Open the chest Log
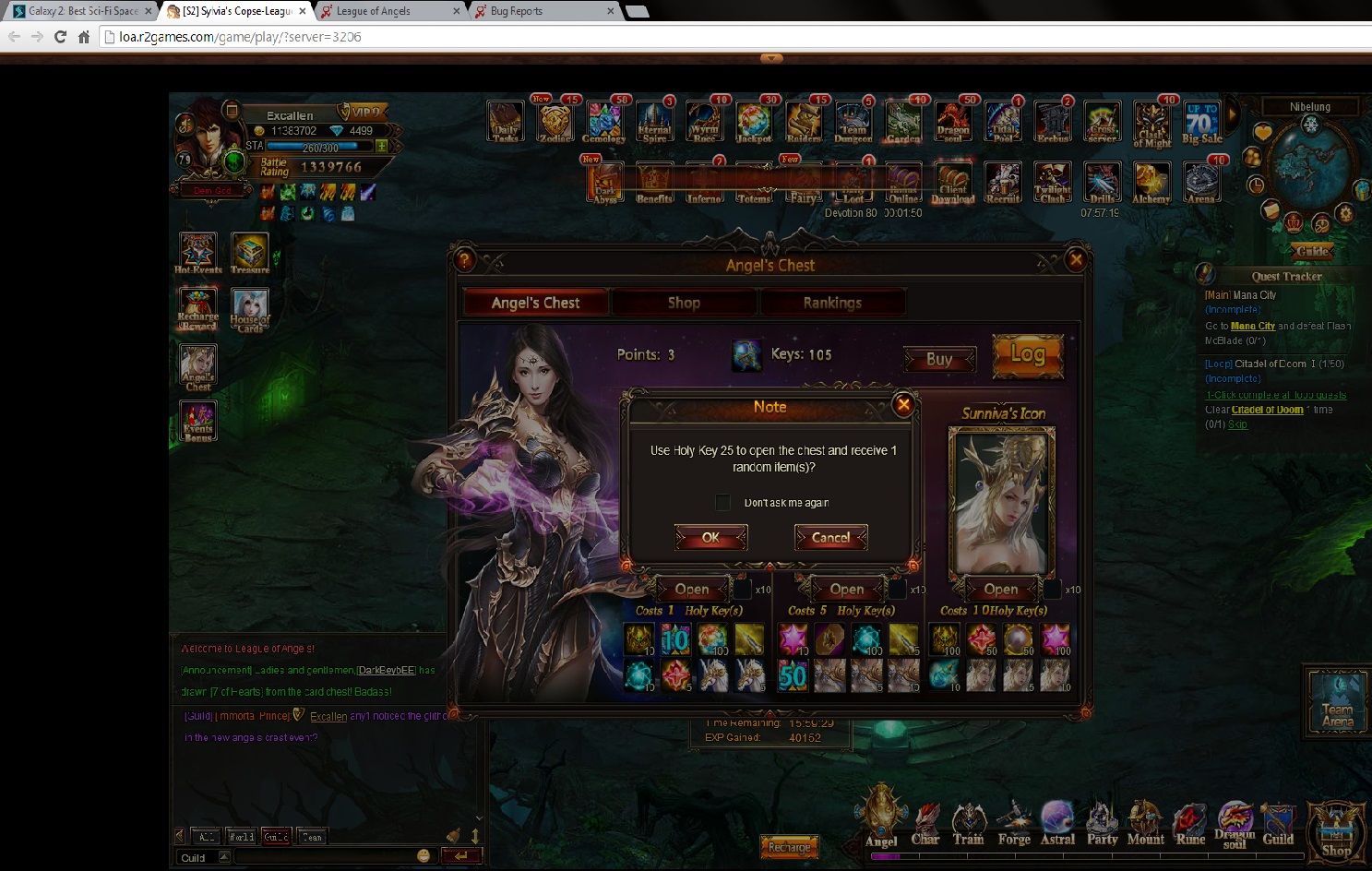The height and width of the screenshot is (871, 1372). tap(1028, 355)
